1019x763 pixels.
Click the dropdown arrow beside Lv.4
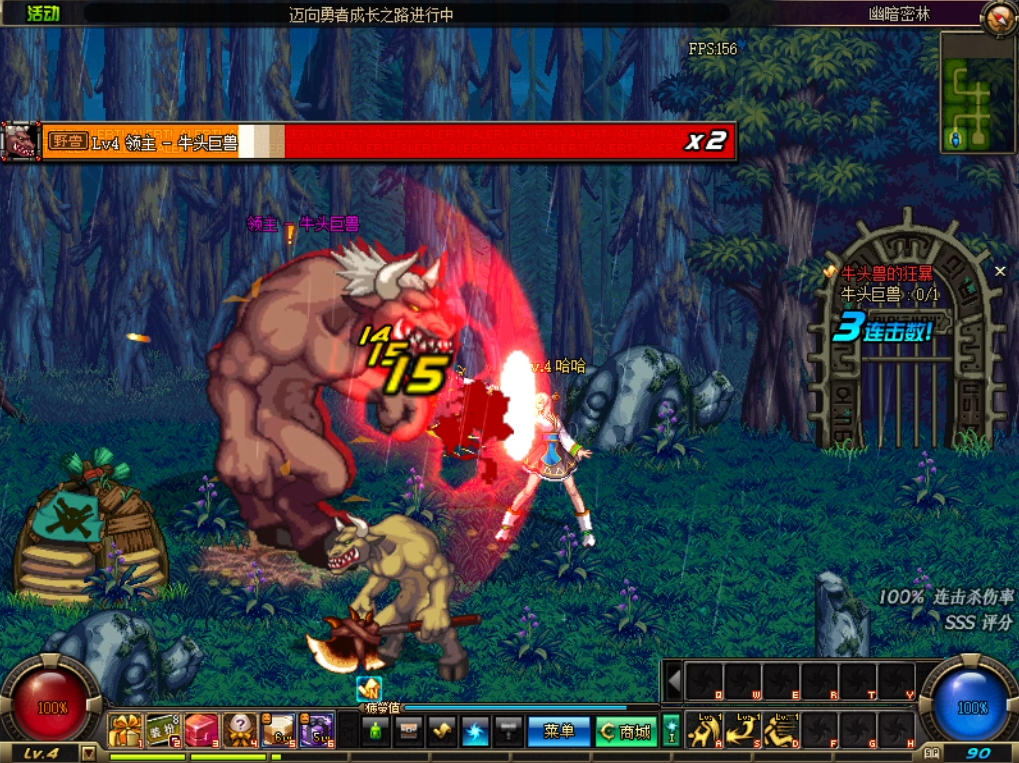pyautogui.click(x=89, y=753)
